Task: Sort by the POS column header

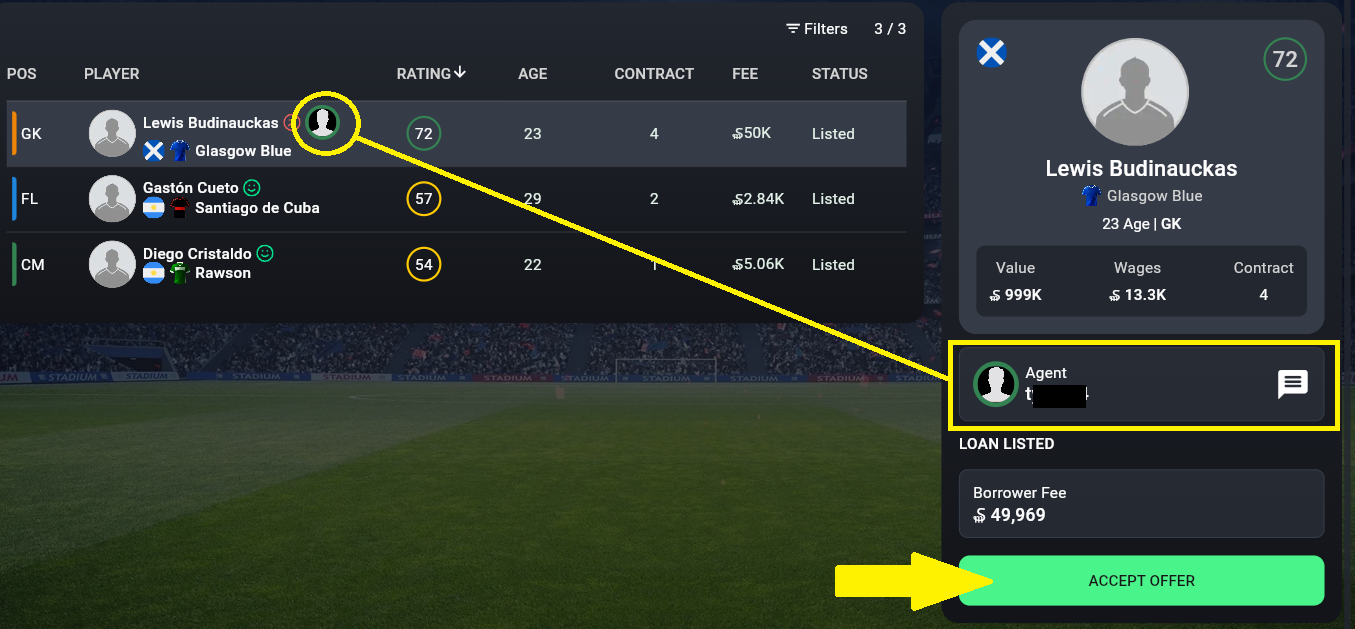Action: click(x=22, y=74)
